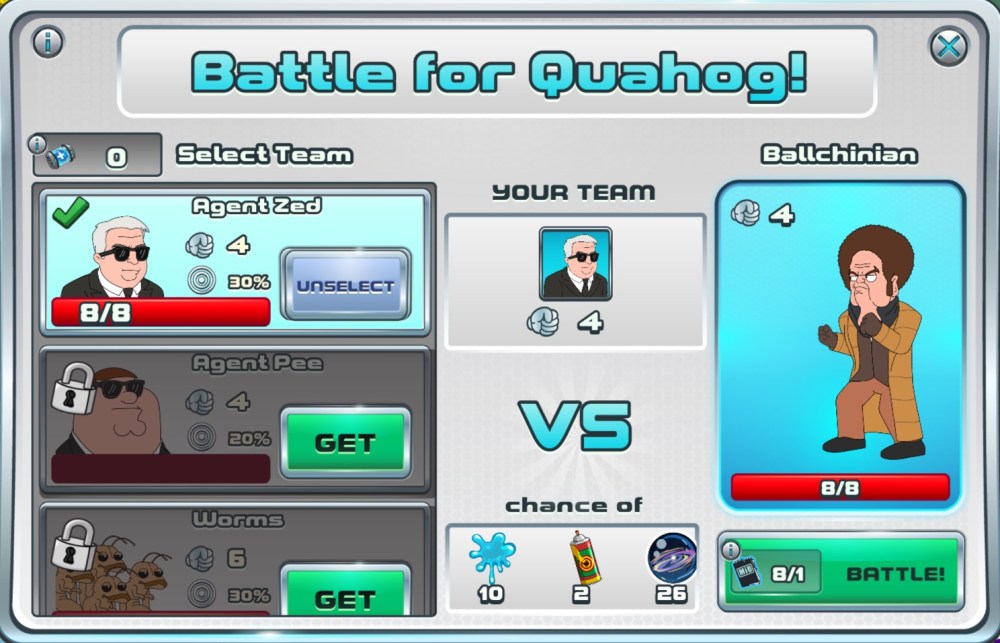View the Ballchinian enemy card
The width and height of the screenshot is (1000, 643).
click(x=840, y=345)
